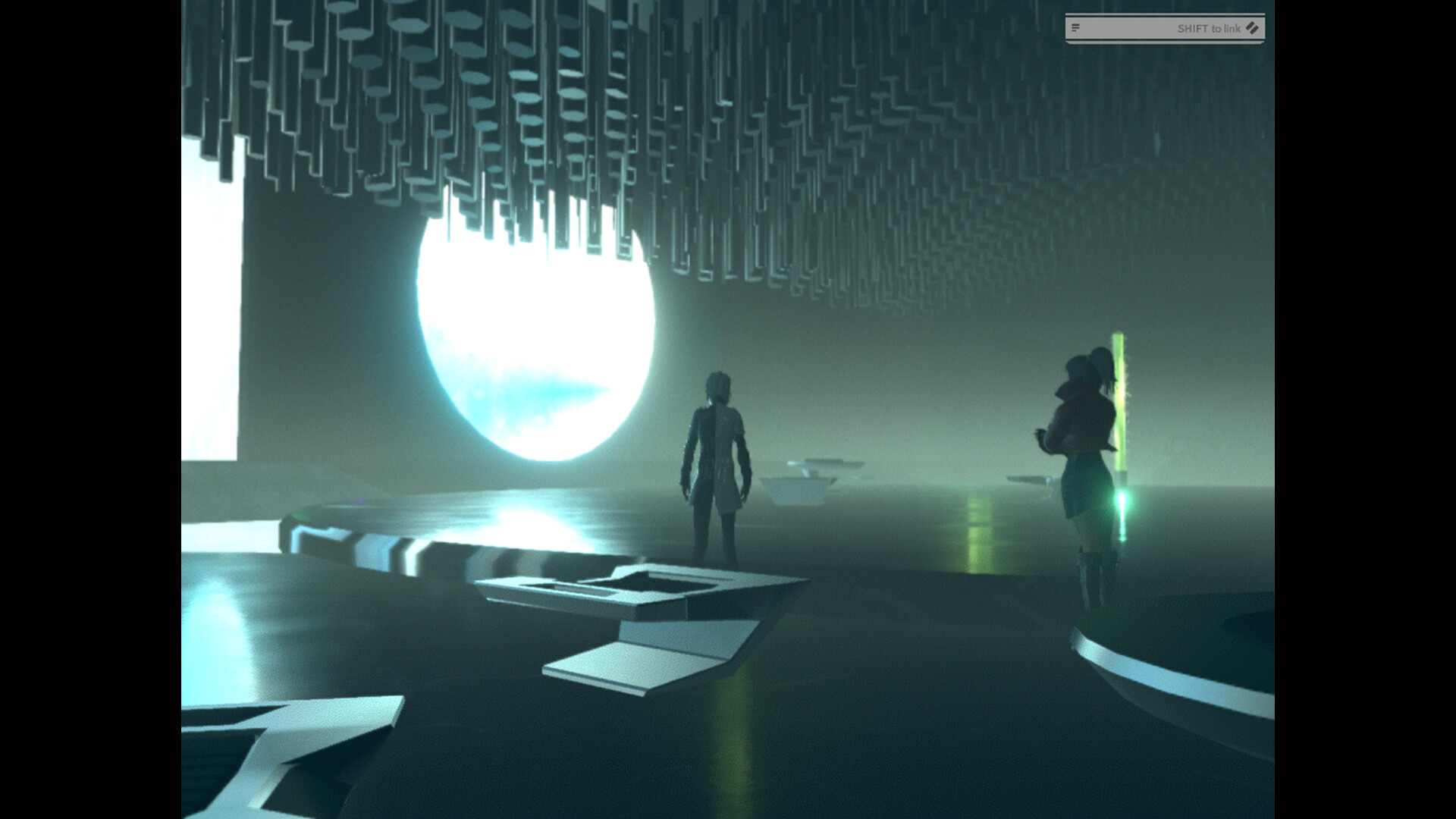The image size is (1456, 819).
Task: Select the text label reading 'SHIFT to link'
Action: pos(1210,29)
